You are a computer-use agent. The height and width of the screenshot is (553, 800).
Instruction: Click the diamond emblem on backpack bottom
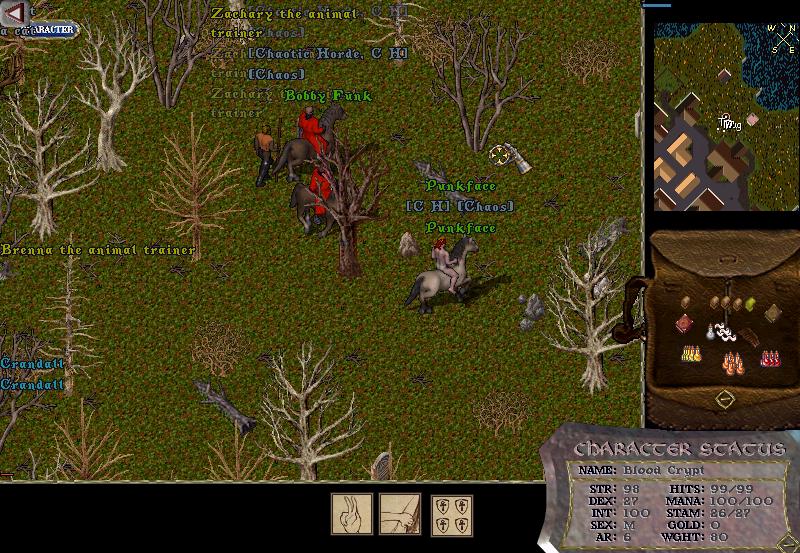point(726,399)
